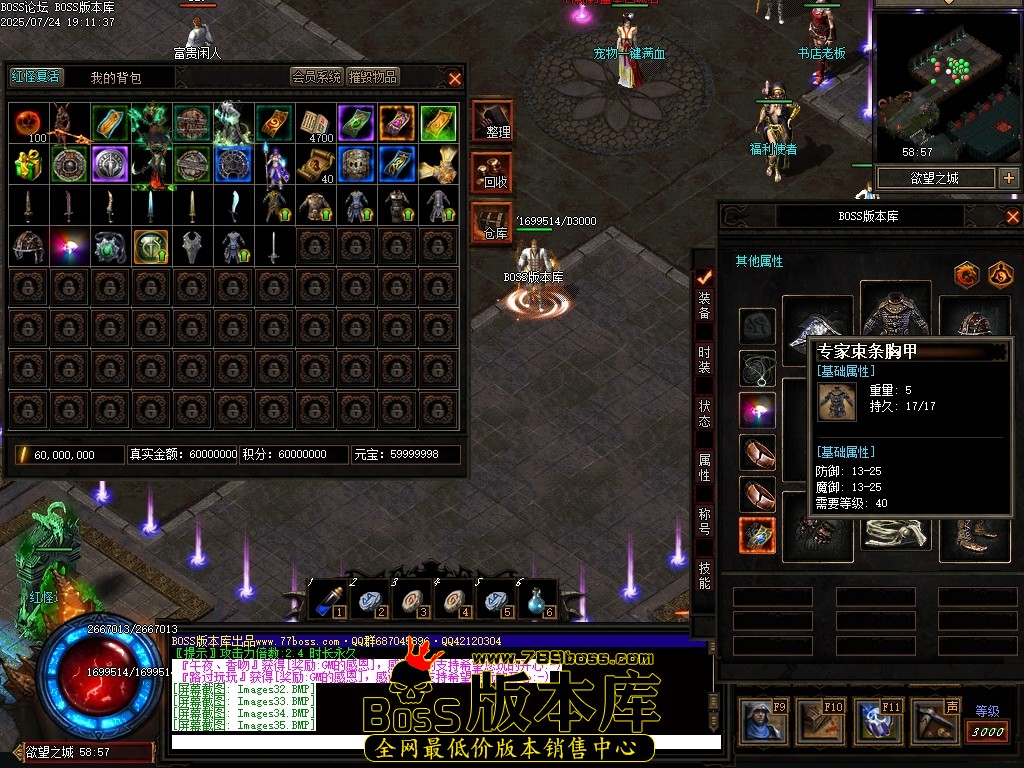The width and height of the screenshot is (1024, 768).
Task: Click the 摧毁物品 destroy item button
Action: point(373,77)
